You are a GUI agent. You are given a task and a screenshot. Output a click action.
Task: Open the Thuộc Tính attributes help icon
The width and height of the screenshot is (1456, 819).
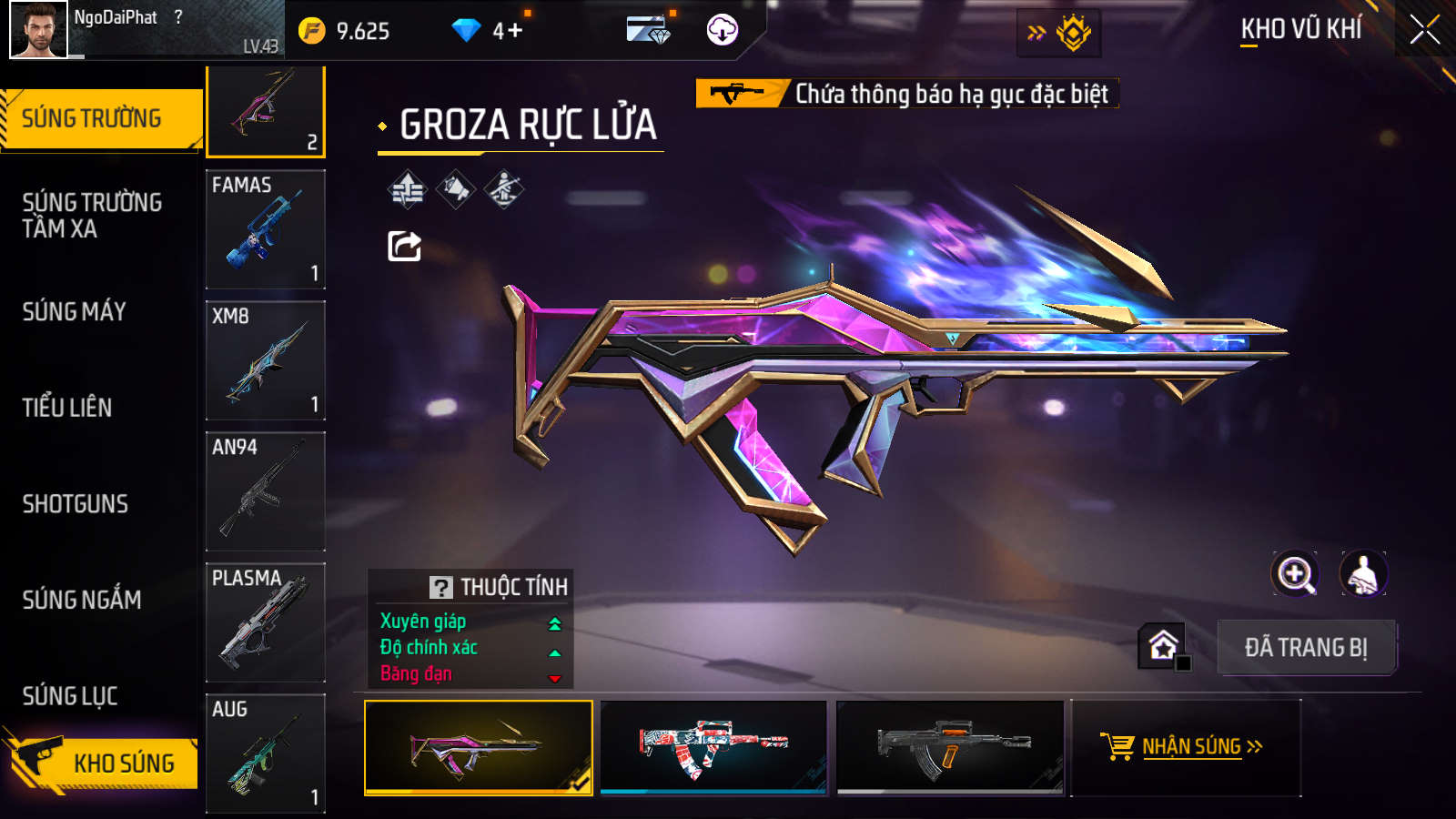point(441,588)
